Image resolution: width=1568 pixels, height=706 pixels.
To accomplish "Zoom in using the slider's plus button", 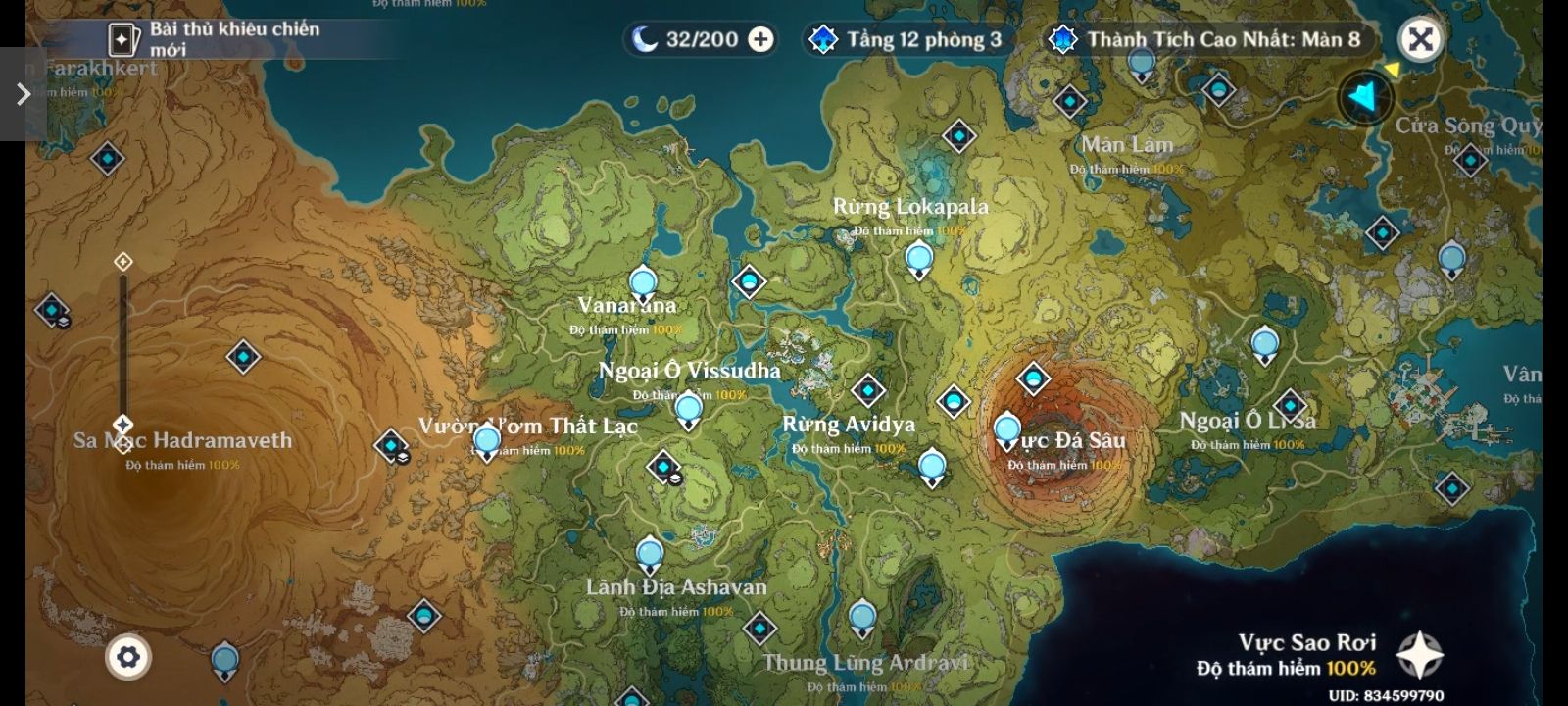I will click(x=123, y=262).
